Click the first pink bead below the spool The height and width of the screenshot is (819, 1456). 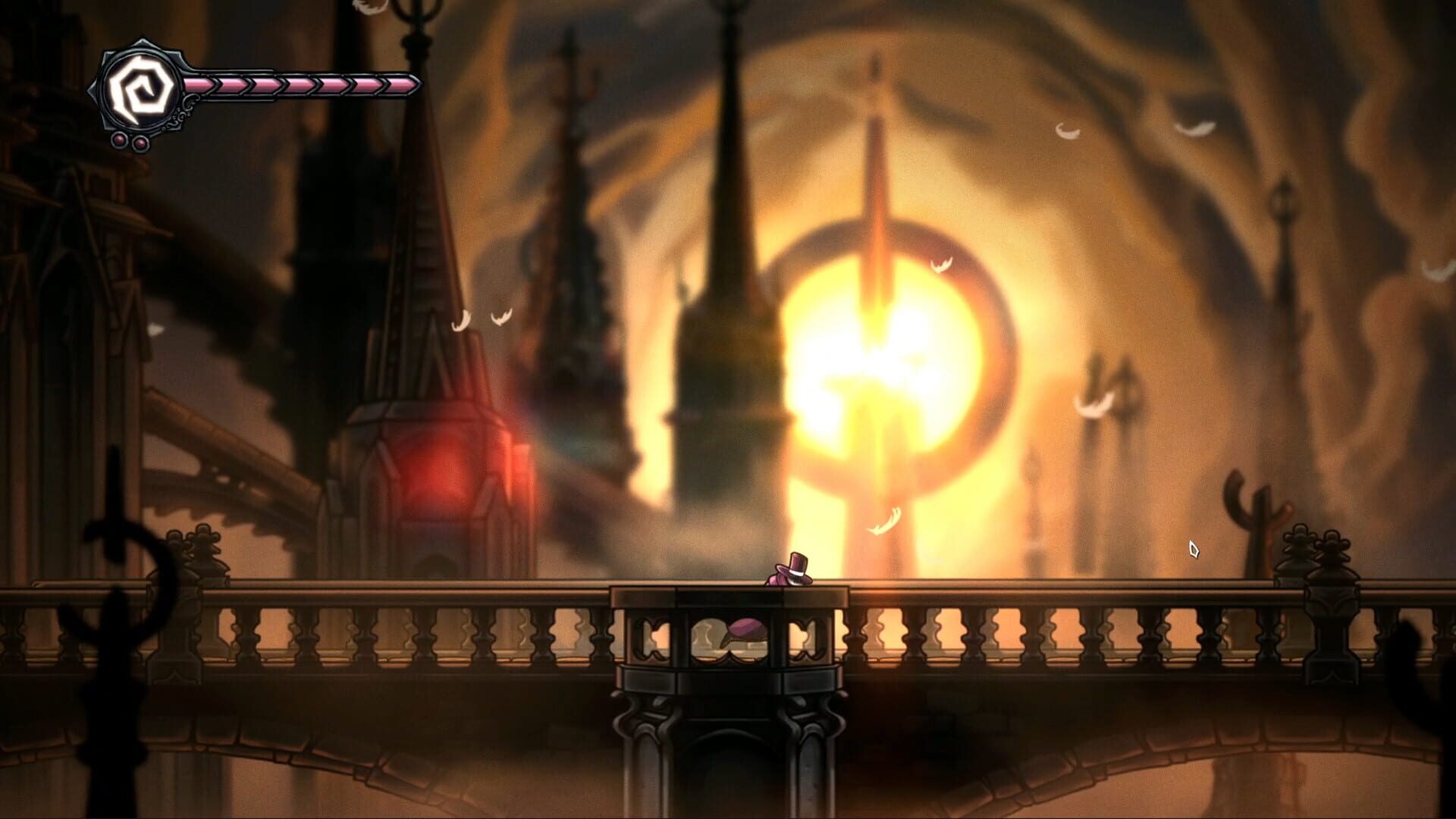point(119,141)
